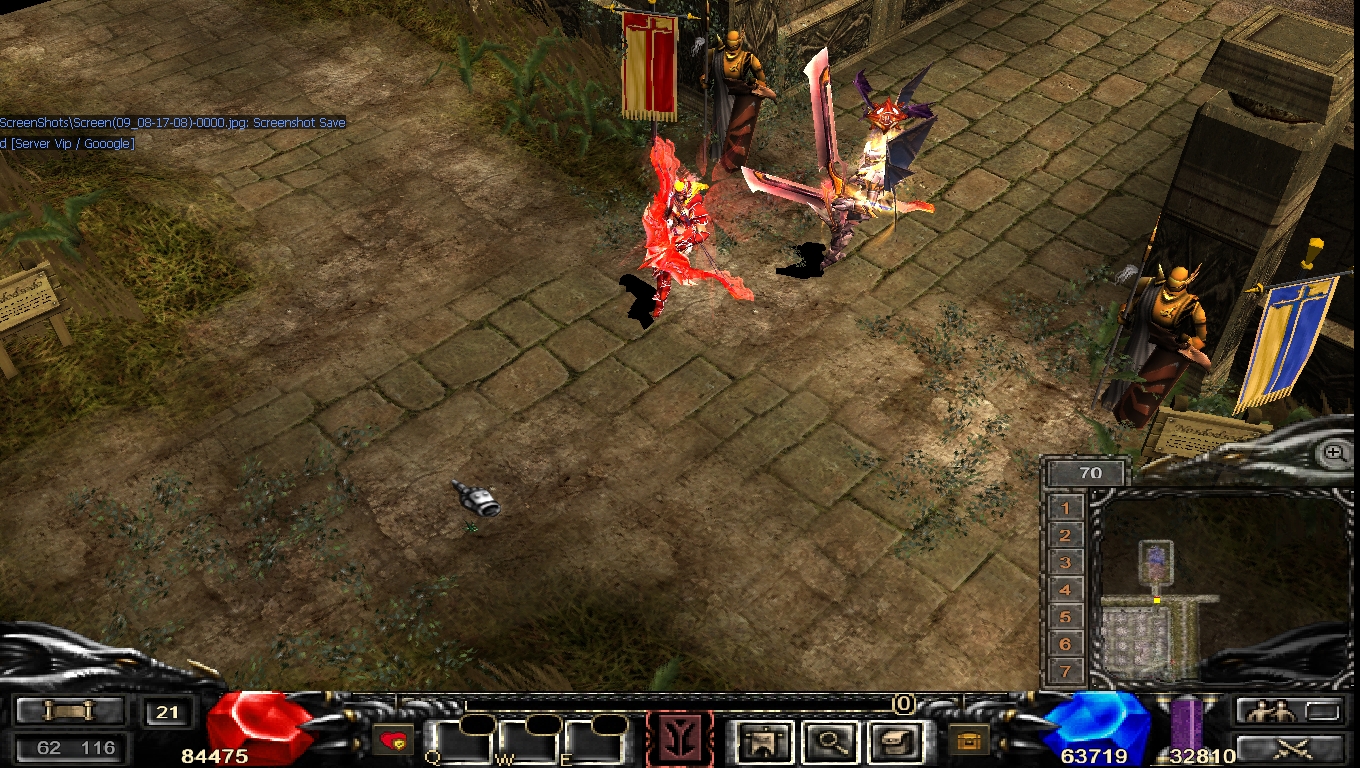Select number 7 beside the minimap
This screenshot has height=768, width=1360.
pos(1065,671)
